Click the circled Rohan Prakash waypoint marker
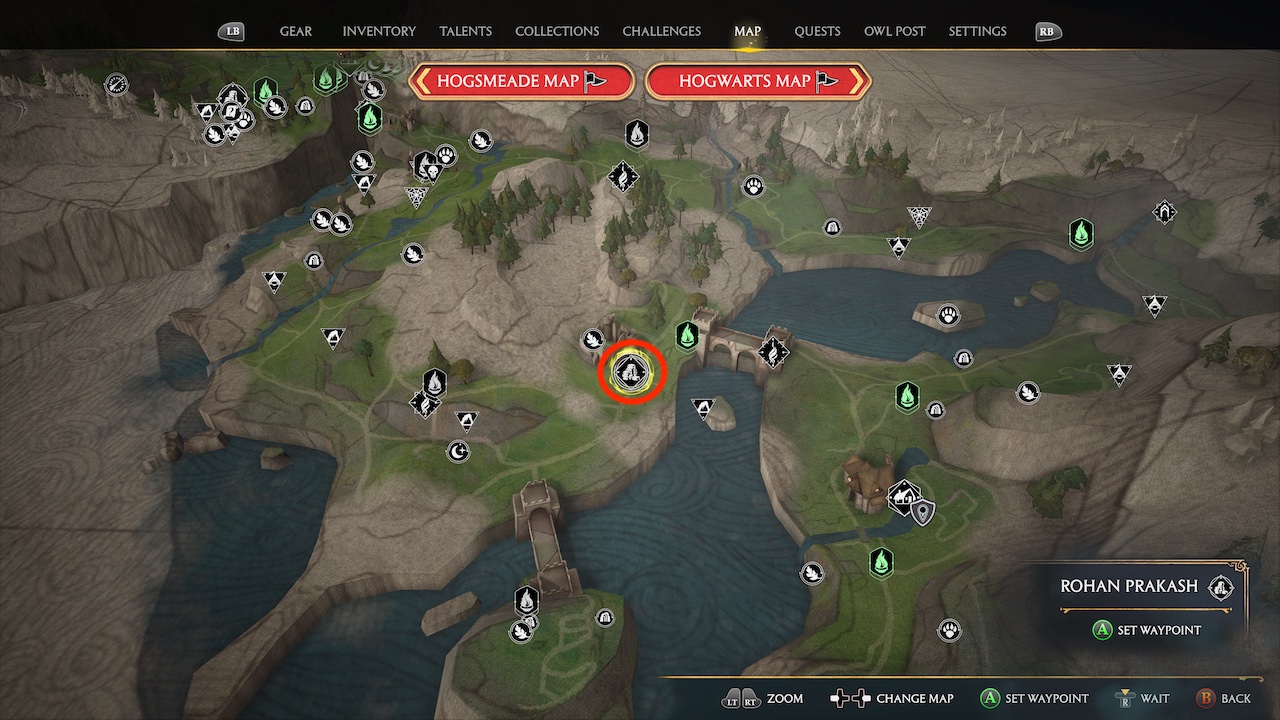The height and width of the screenshot is (720, 1280). pos(630,372)
